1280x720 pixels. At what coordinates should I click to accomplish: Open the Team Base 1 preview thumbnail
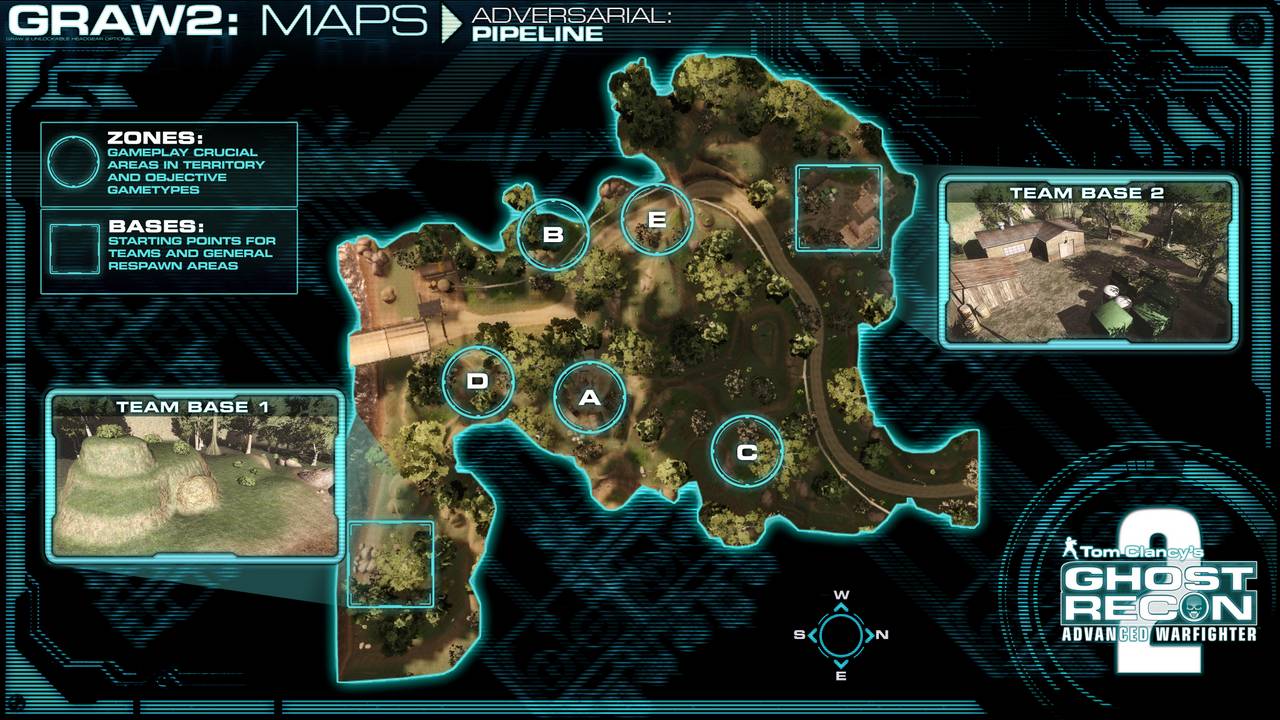(x=195, y=477)
